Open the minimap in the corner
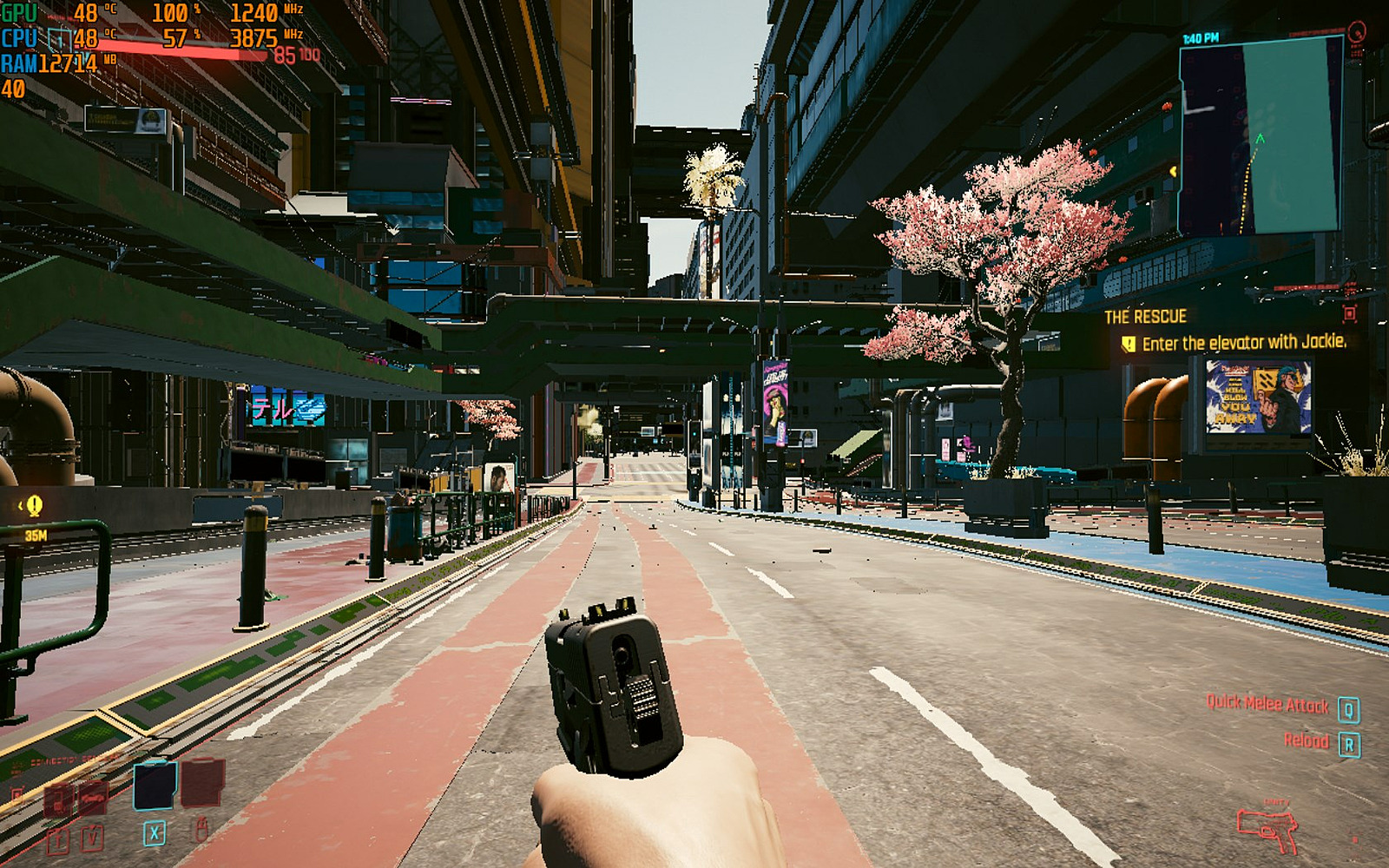The image size is (1389, 868). coord(1261,136)
